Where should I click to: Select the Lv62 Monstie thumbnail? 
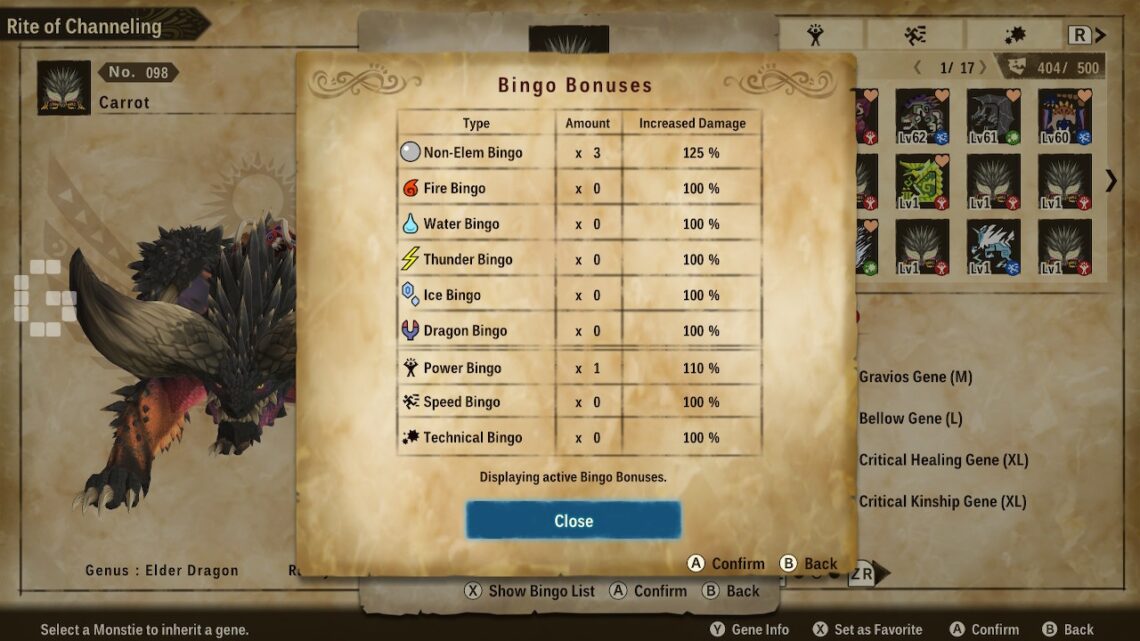point(922,117)
